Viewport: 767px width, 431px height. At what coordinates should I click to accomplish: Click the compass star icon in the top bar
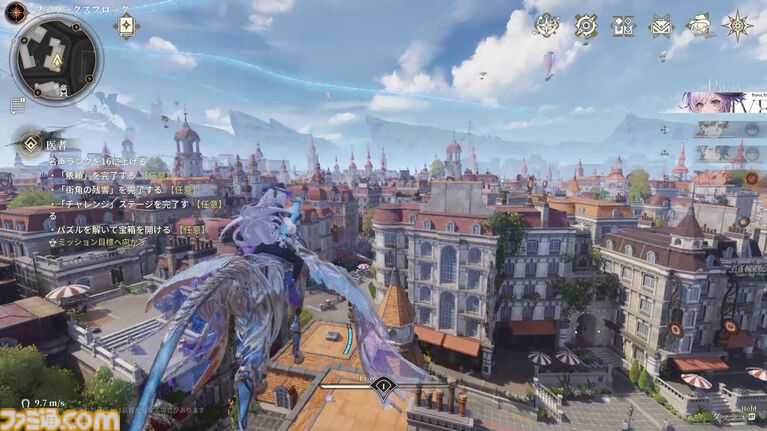[738, 25]
